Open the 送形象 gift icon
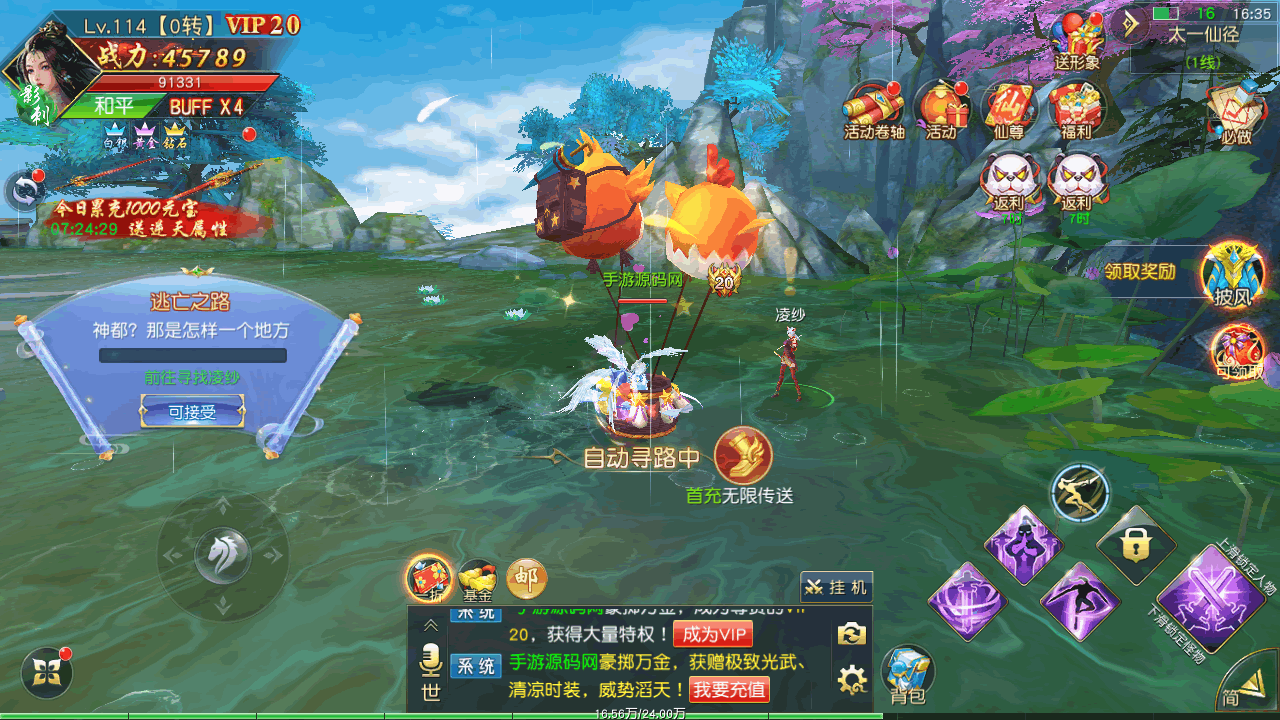This screenshot has width=1280, height=720. pos(1077,40)
